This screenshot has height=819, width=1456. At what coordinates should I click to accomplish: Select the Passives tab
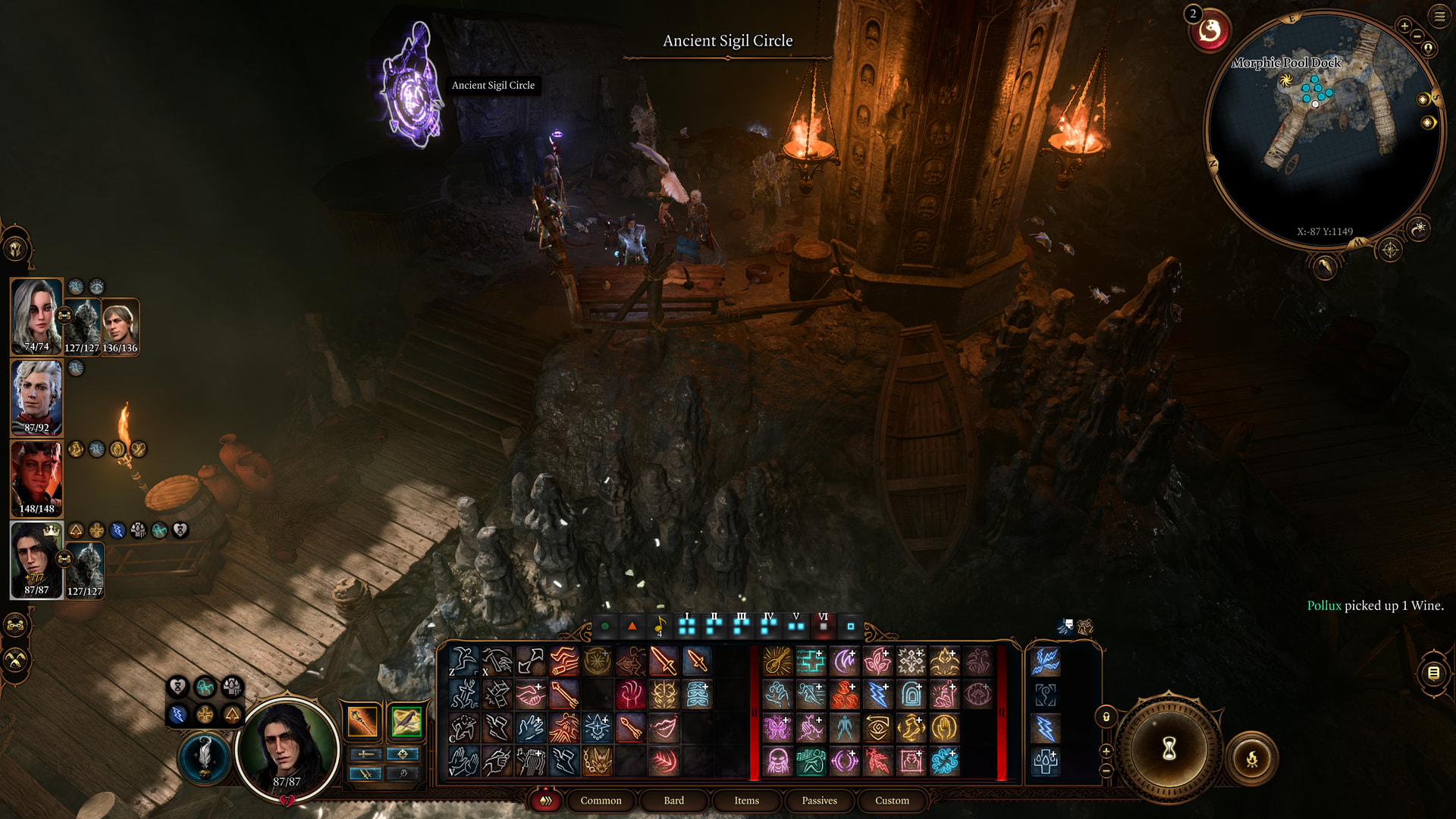click(819, 800)
